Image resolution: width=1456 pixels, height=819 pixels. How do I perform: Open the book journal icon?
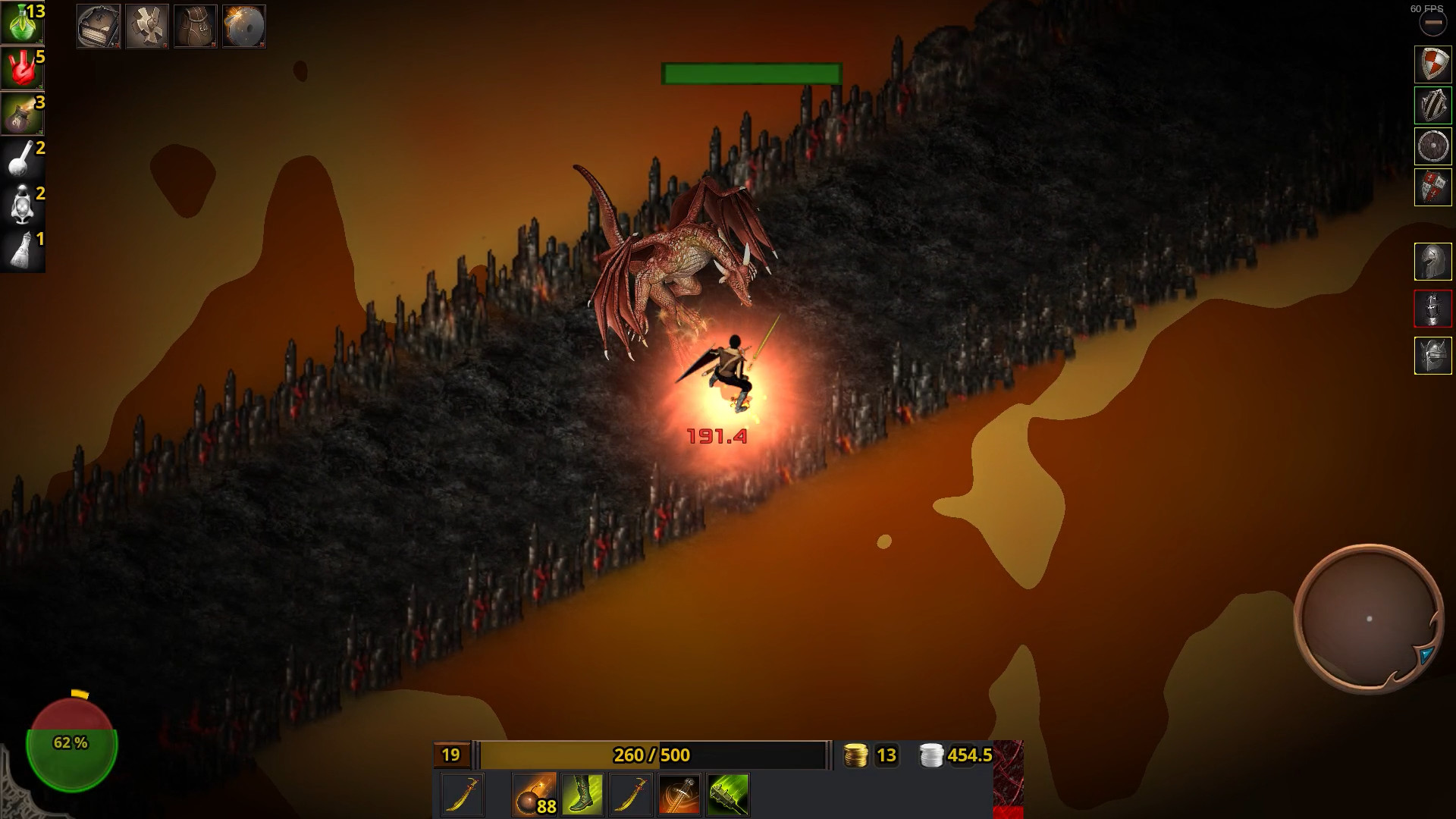99,27
